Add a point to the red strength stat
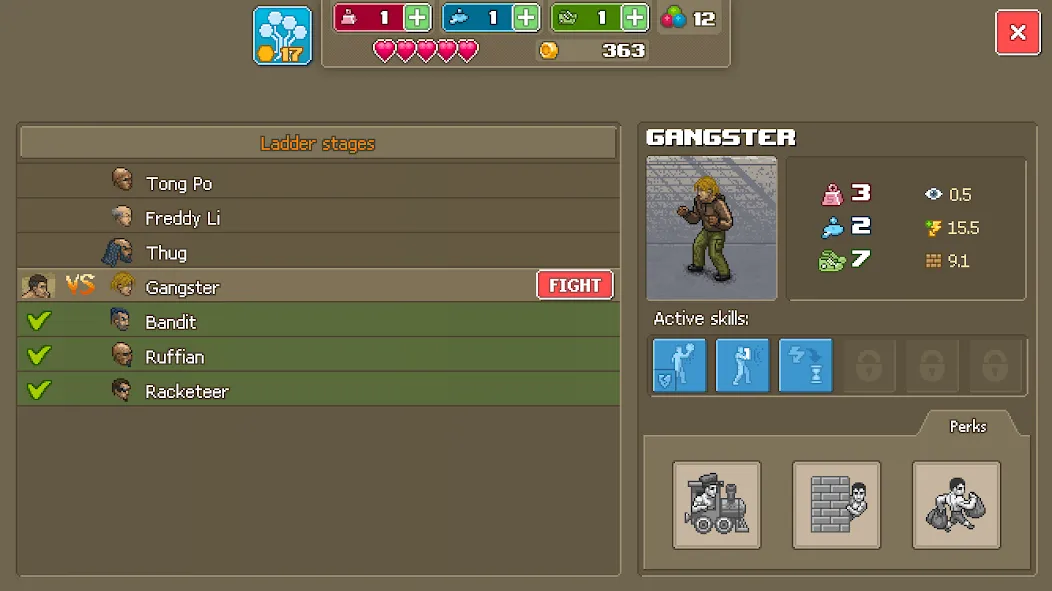 (418, 18)
